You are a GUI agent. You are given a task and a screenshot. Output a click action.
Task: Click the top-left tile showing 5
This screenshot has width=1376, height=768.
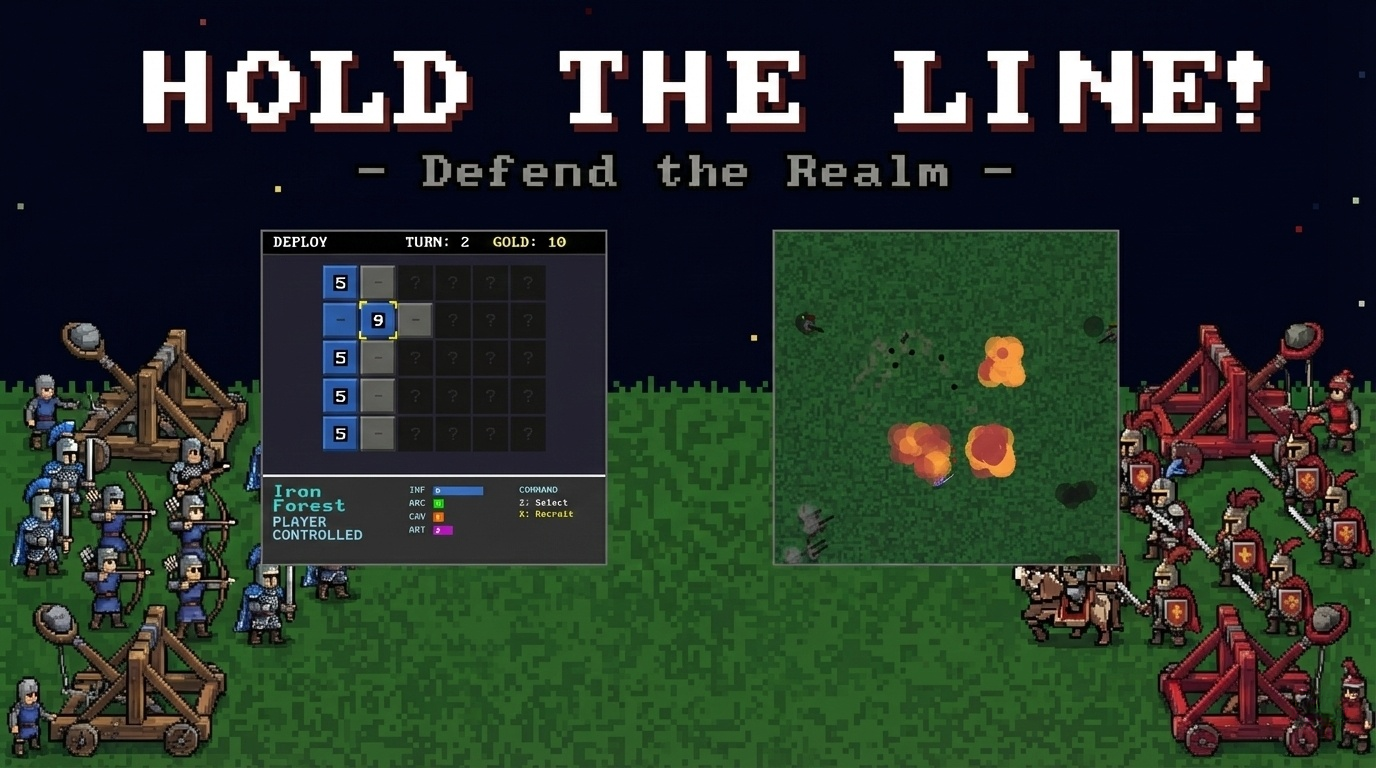coord(339,282)
